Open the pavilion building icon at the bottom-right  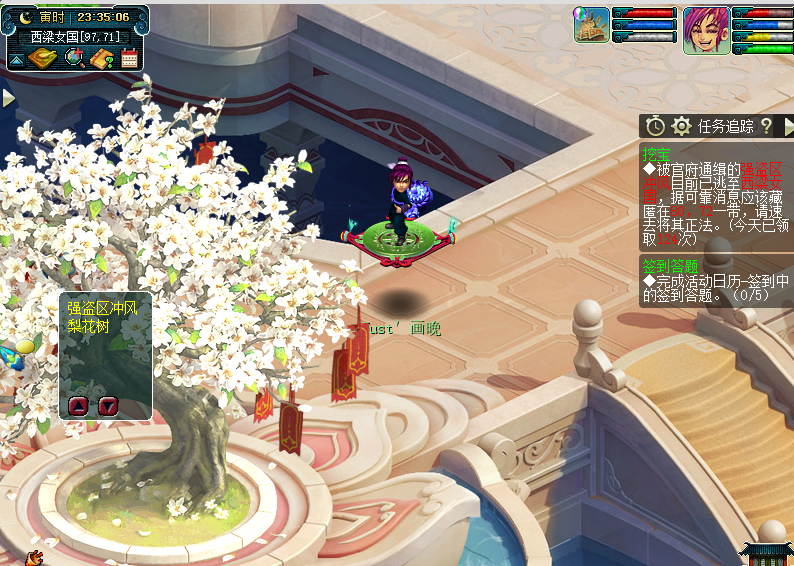click(x=765, y=554)
